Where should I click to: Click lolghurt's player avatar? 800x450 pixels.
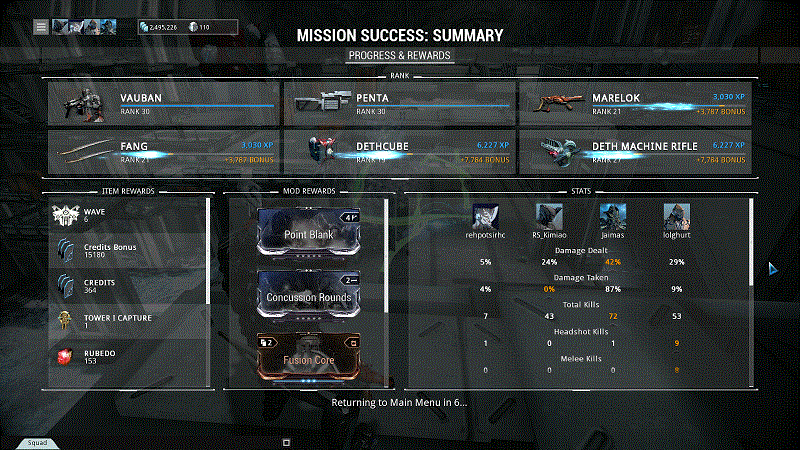677,216
